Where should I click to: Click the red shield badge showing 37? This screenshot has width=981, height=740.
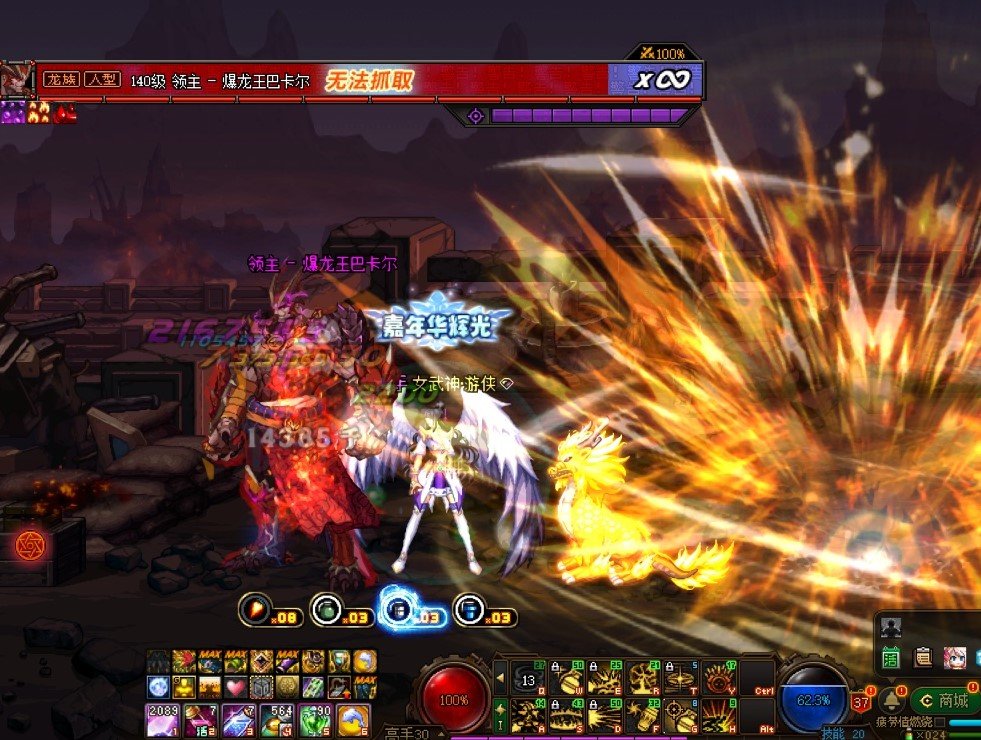click(x=862, y=702)
